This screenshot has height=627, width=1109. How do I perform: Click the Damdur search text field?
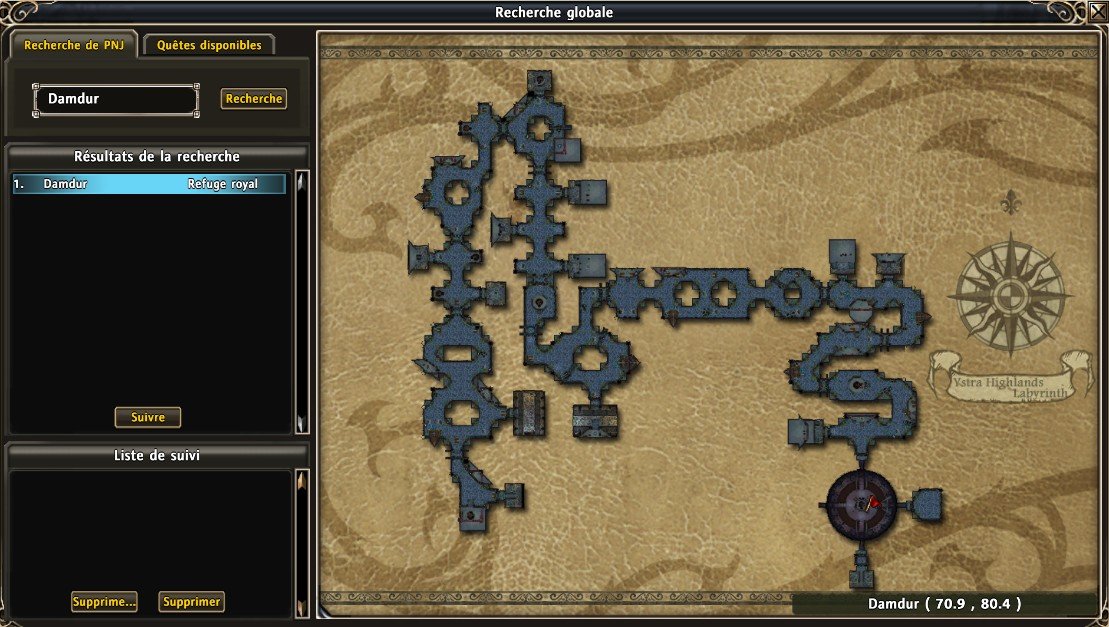116,100
